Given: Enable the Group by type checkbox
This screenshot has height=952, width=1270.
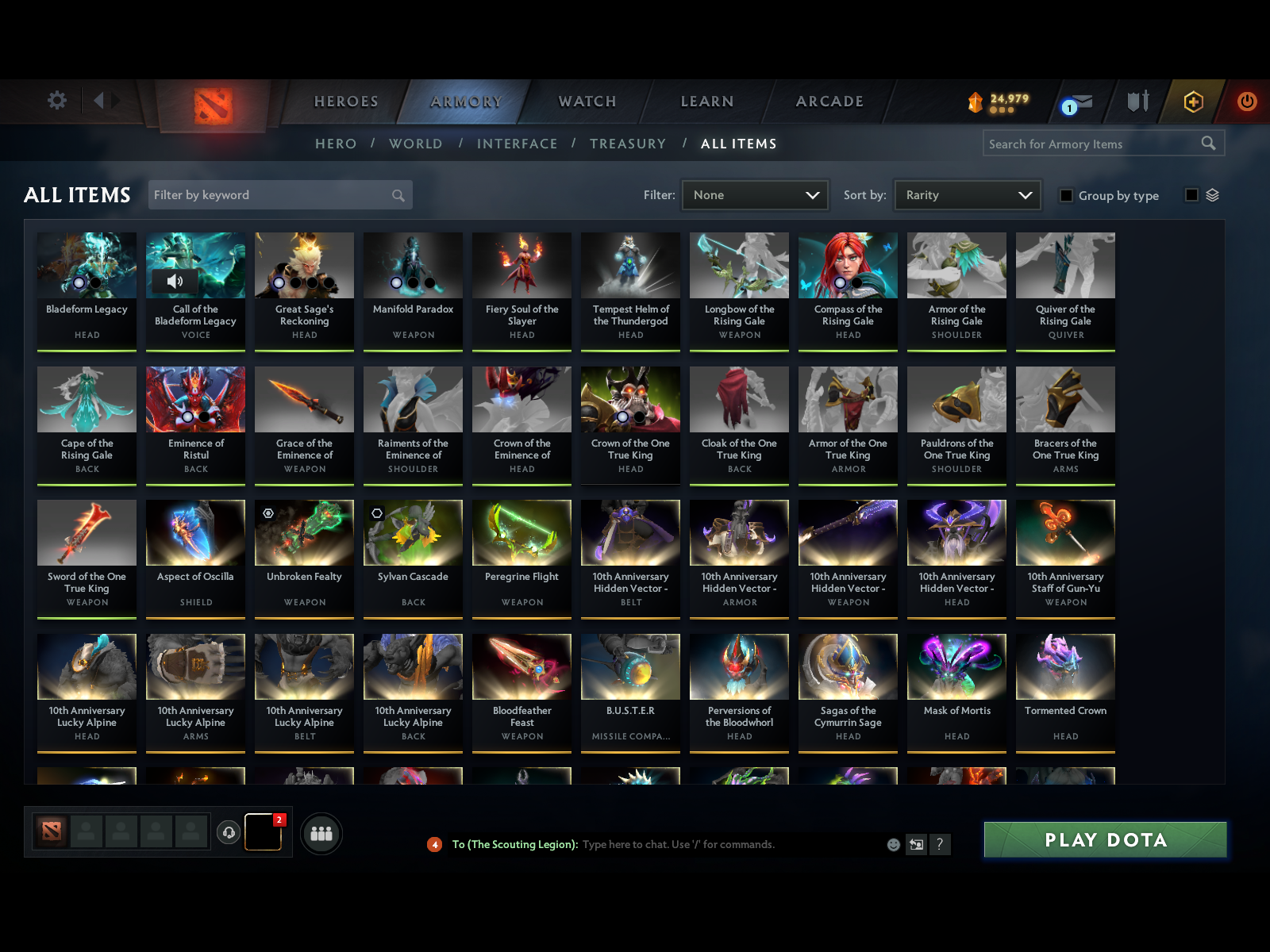Looking at the screenshot, I should coord(1067,195).
